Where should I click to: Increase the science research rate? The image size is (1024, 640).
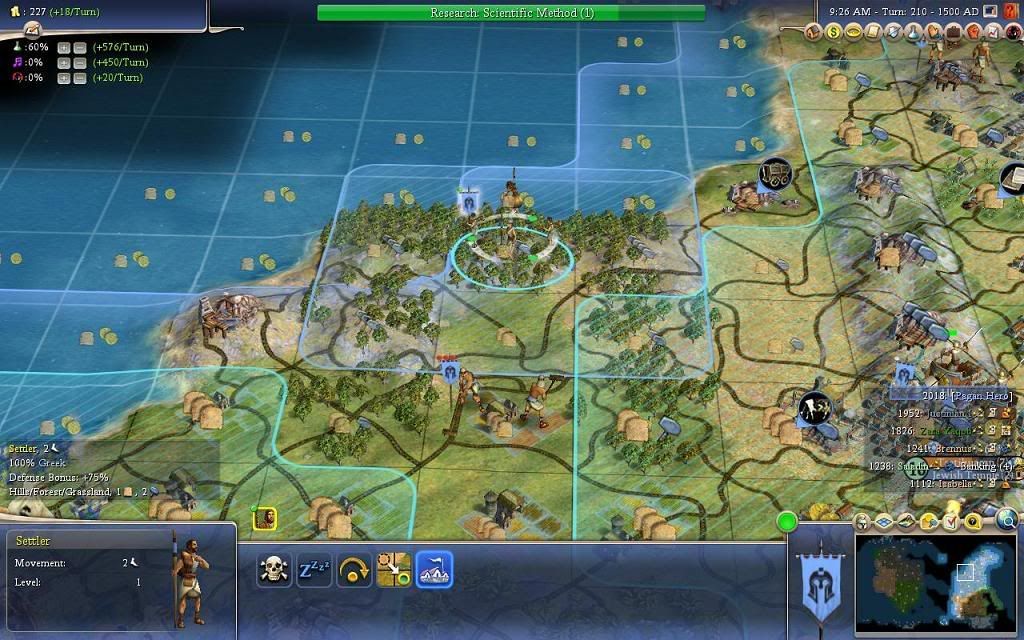(64, 47)
